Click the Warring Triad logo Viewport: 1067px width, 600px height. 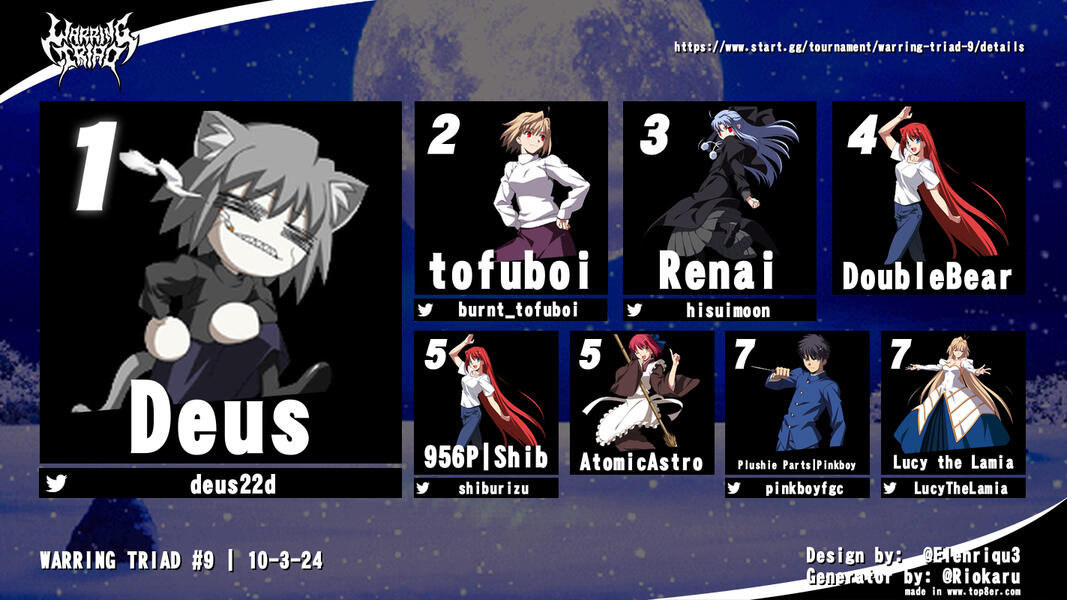pyautogui.click(x=88, y=47)
